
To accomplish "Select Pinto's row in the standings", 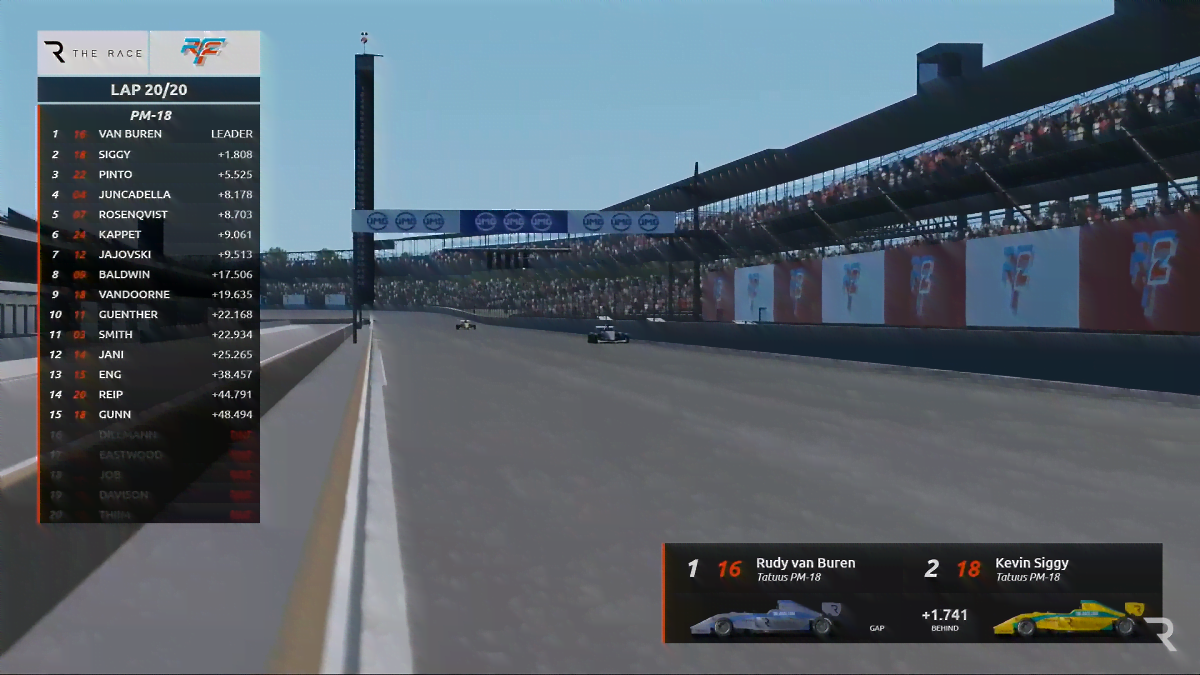I will point(150,175).
